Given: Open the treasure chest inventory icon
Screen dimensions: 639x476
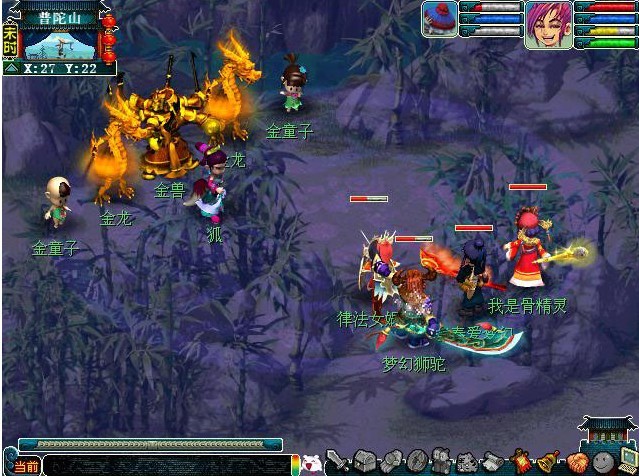Looking at the screenshot, I should pyautogui.click(x=365, y=461).
